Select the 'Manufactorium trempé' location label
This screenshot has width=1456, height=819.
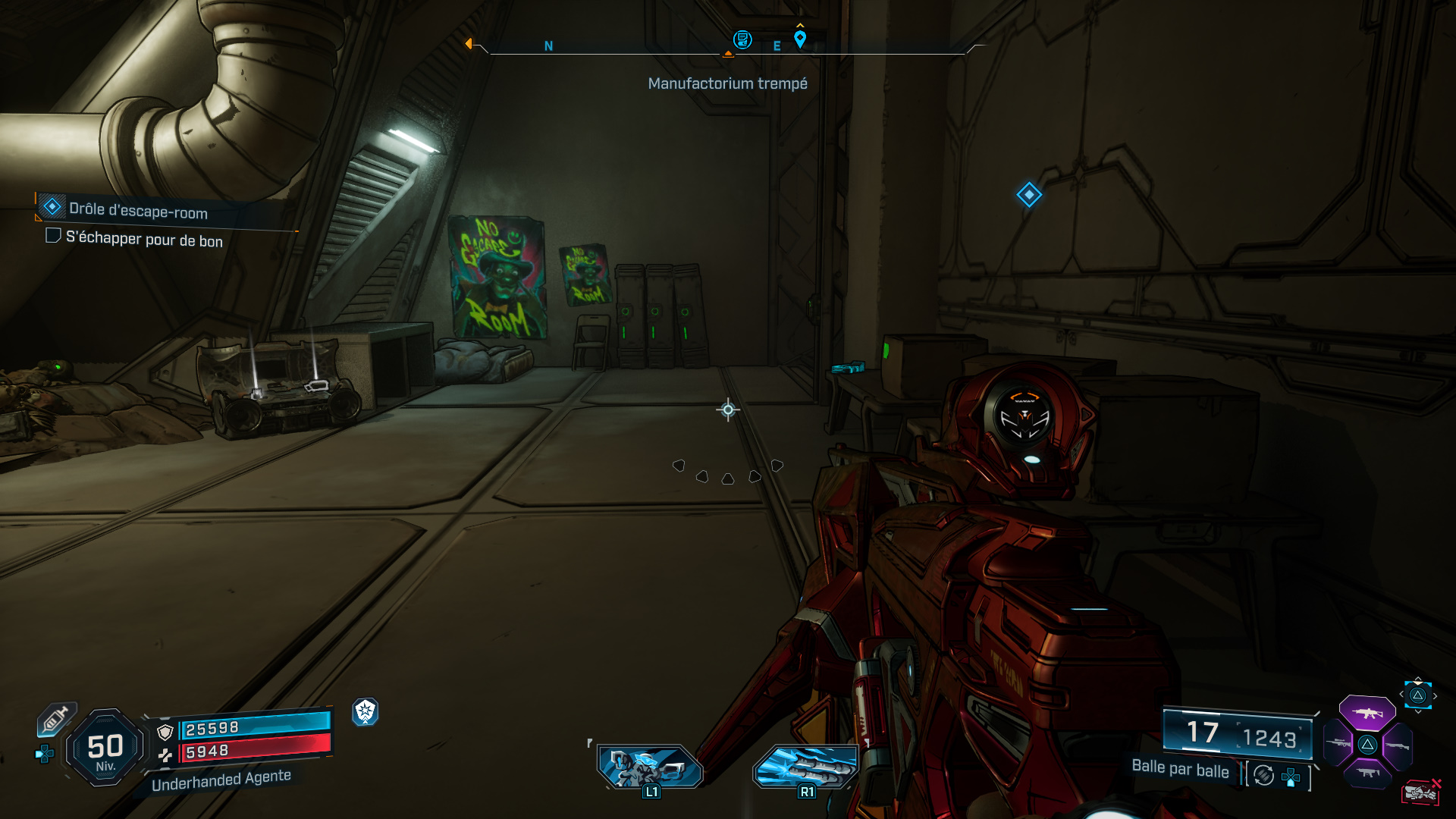[727, 83]
